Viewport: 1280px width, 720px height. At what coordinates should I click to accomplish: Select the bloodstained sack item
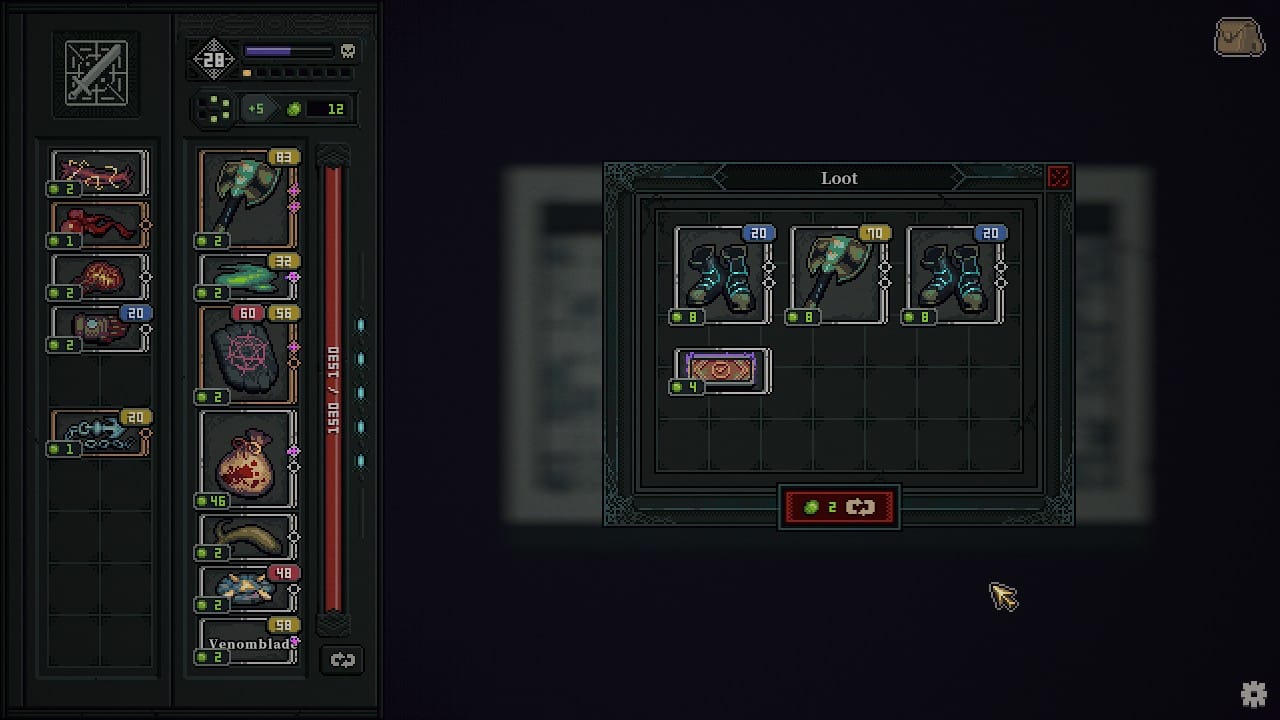[x=246, y=459]
